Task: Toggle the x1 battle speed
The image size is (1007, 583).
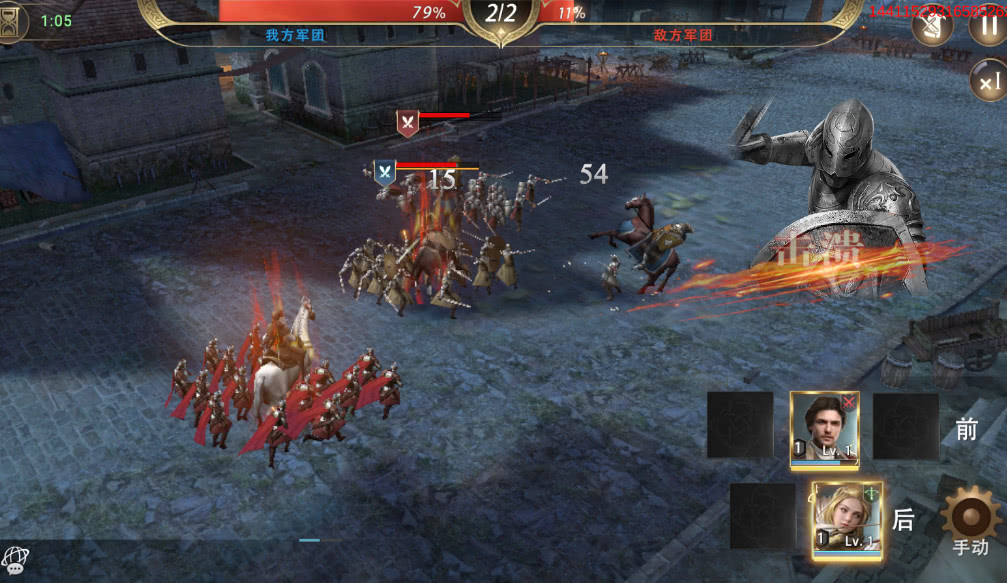Action: (x=989, y=80)
